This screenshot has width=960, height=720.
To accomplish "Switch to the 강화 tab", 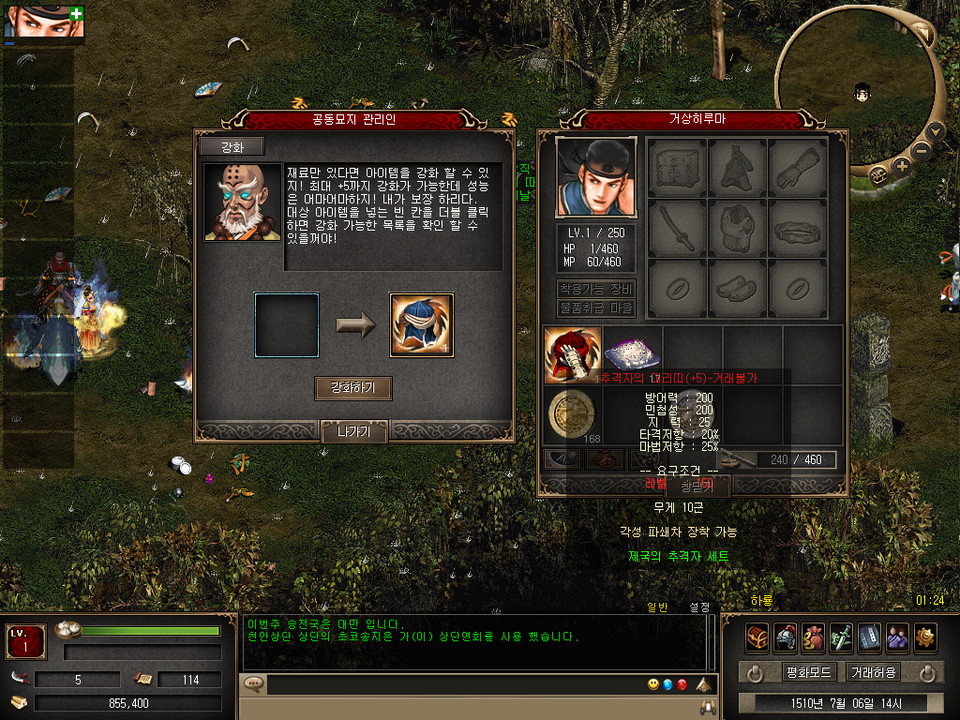I will (x=231, y=147).
